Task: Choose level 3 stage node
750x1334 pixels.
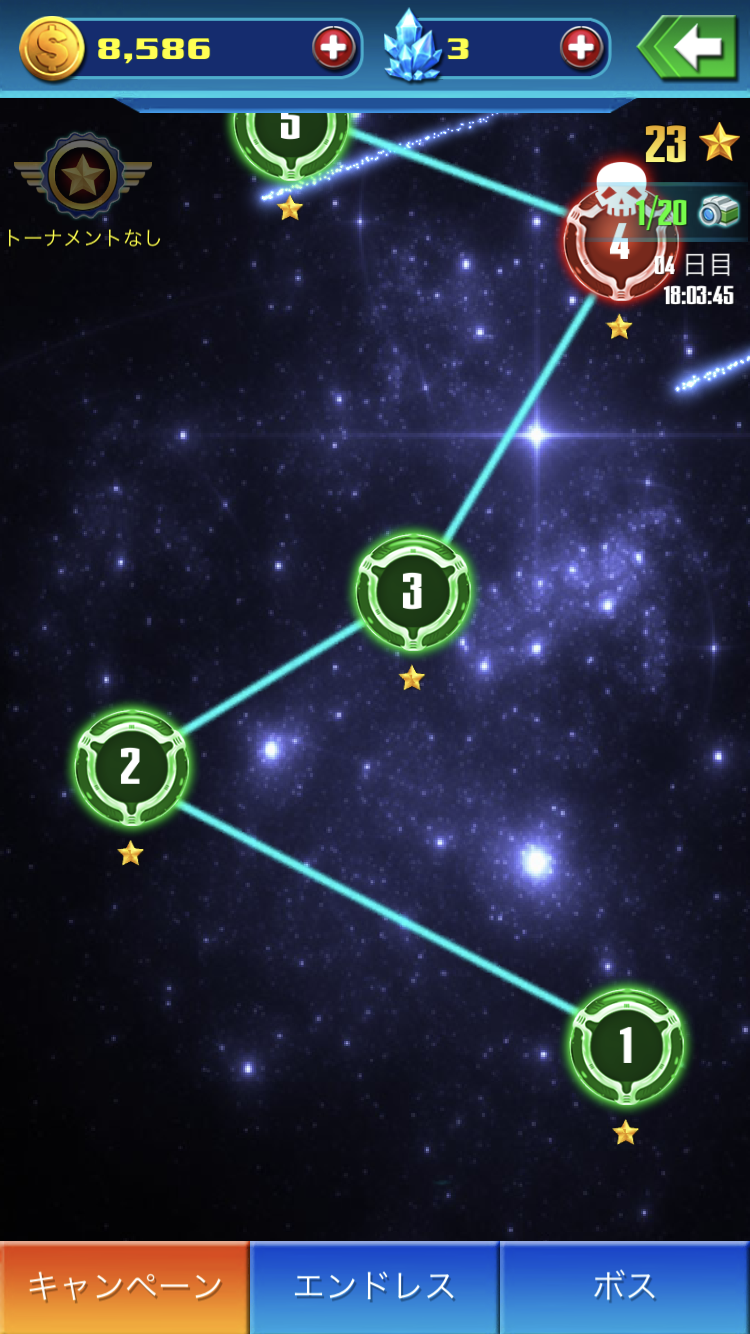Action: coord(412,592)
